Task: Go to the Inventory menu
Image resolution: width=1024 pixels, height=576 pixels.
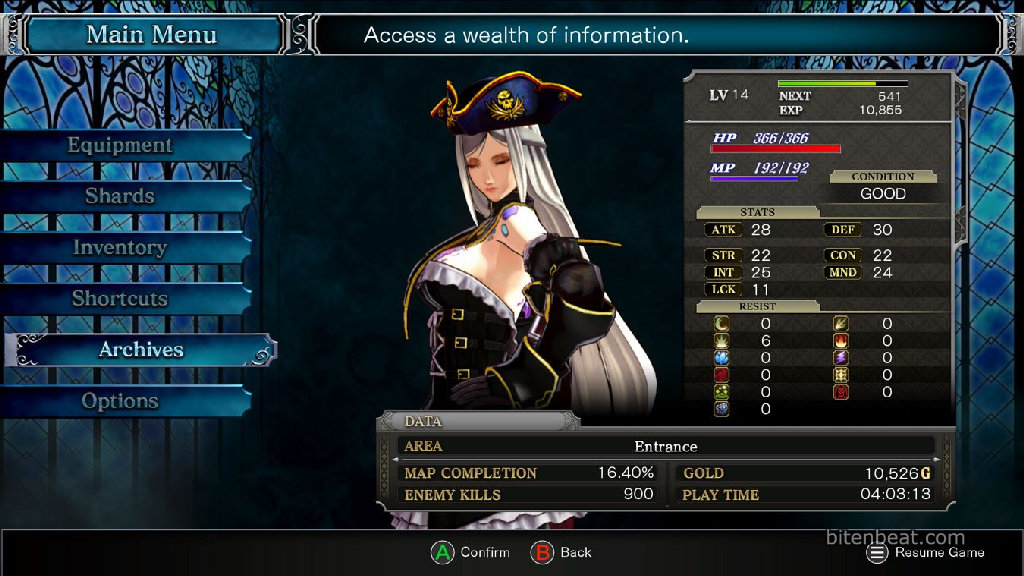Action: pyautogui.click(x=120, y=247)
